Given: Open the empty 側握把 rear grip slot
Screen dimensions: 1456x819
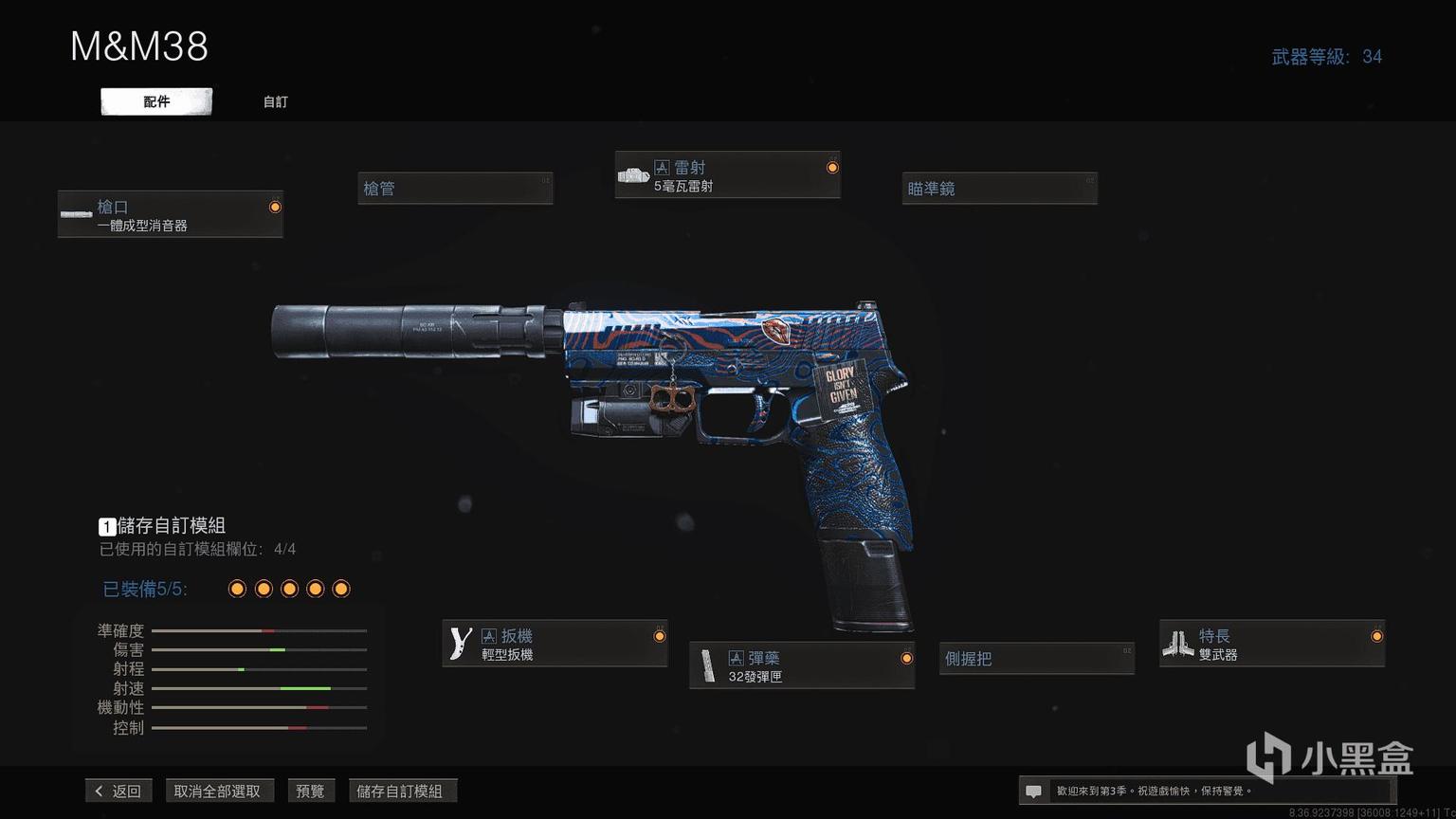Looking at the screenshot, I should pyautogui.click(x=1037, y=658).
